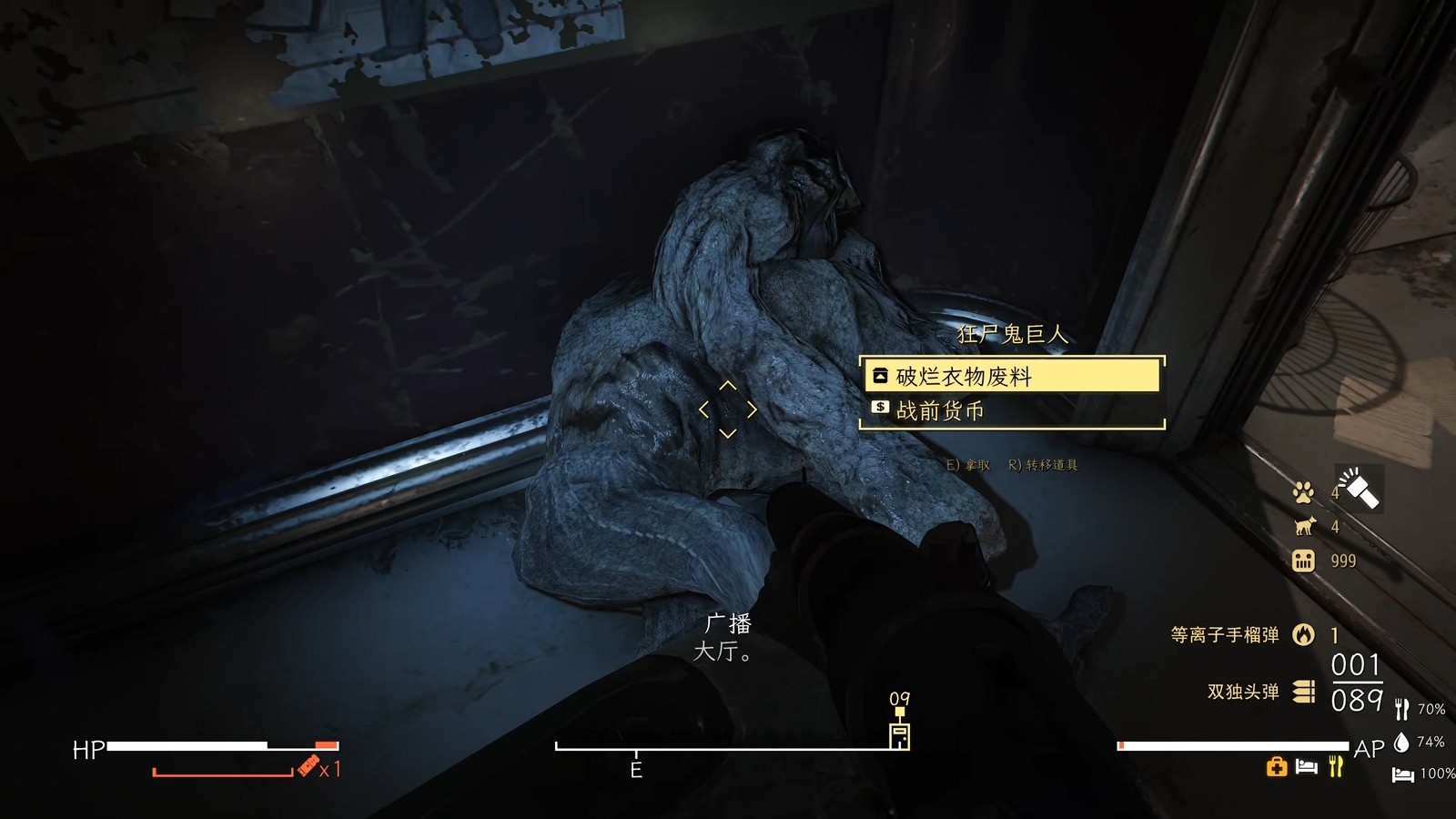Click the orange medkit status icon
The image size is (1456, 819).
(x=1276, y=767)
